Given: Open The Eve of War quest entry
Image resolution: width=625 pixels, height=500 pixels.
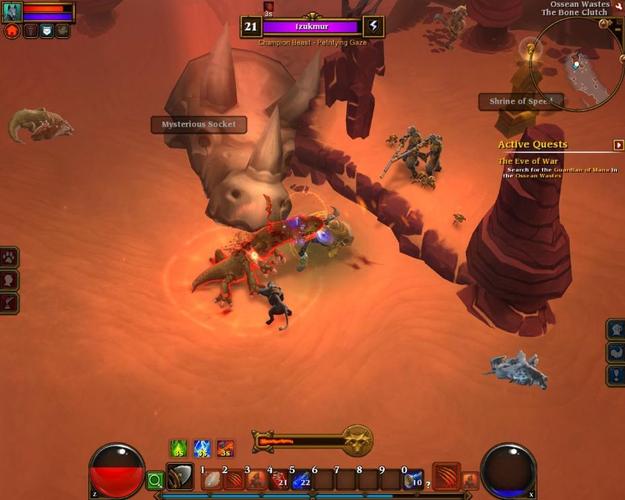Looking at the screenshot, I should point(529,160).
